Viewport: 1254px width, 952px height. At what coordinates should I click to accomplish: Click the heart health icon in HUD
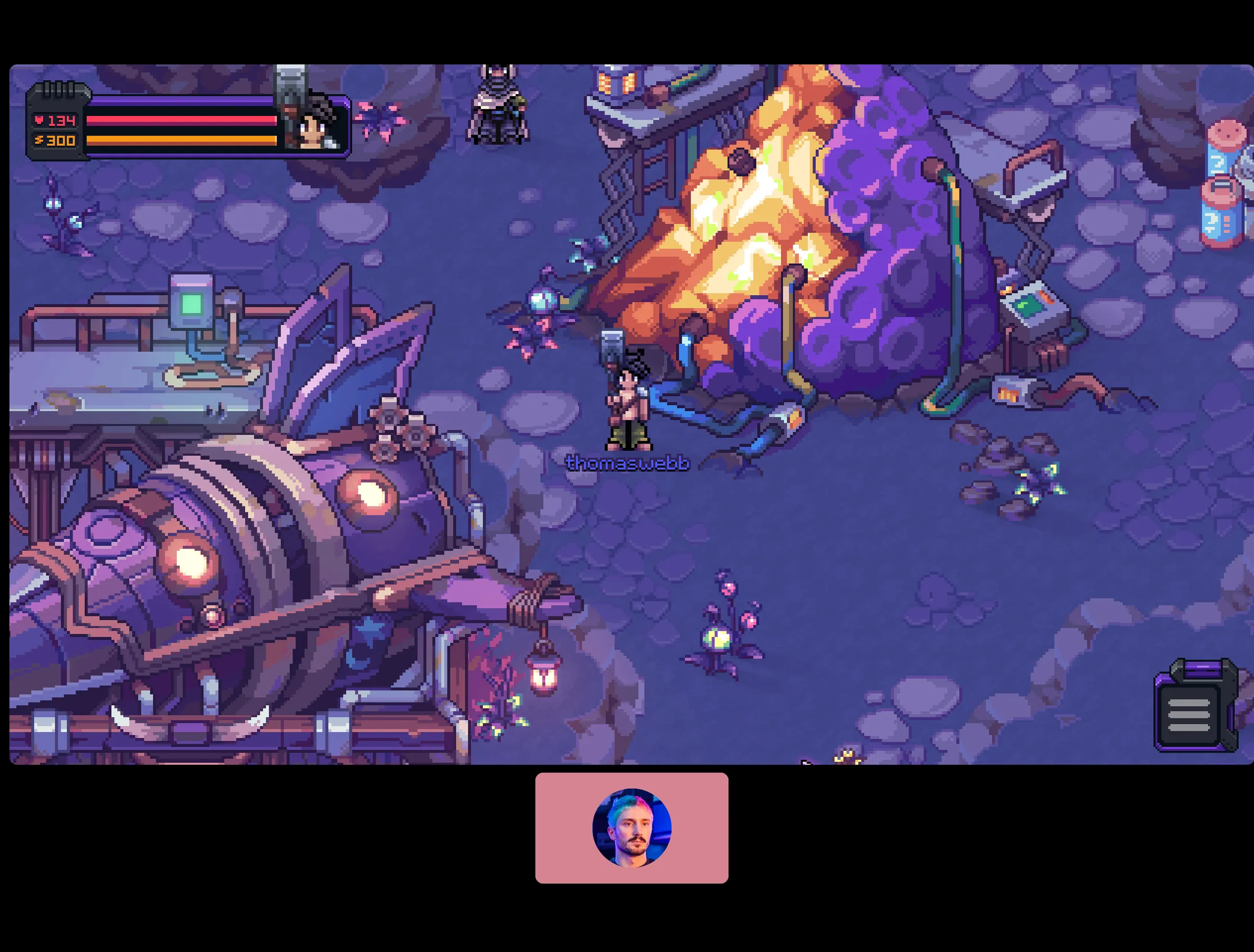tap(40, 121)
